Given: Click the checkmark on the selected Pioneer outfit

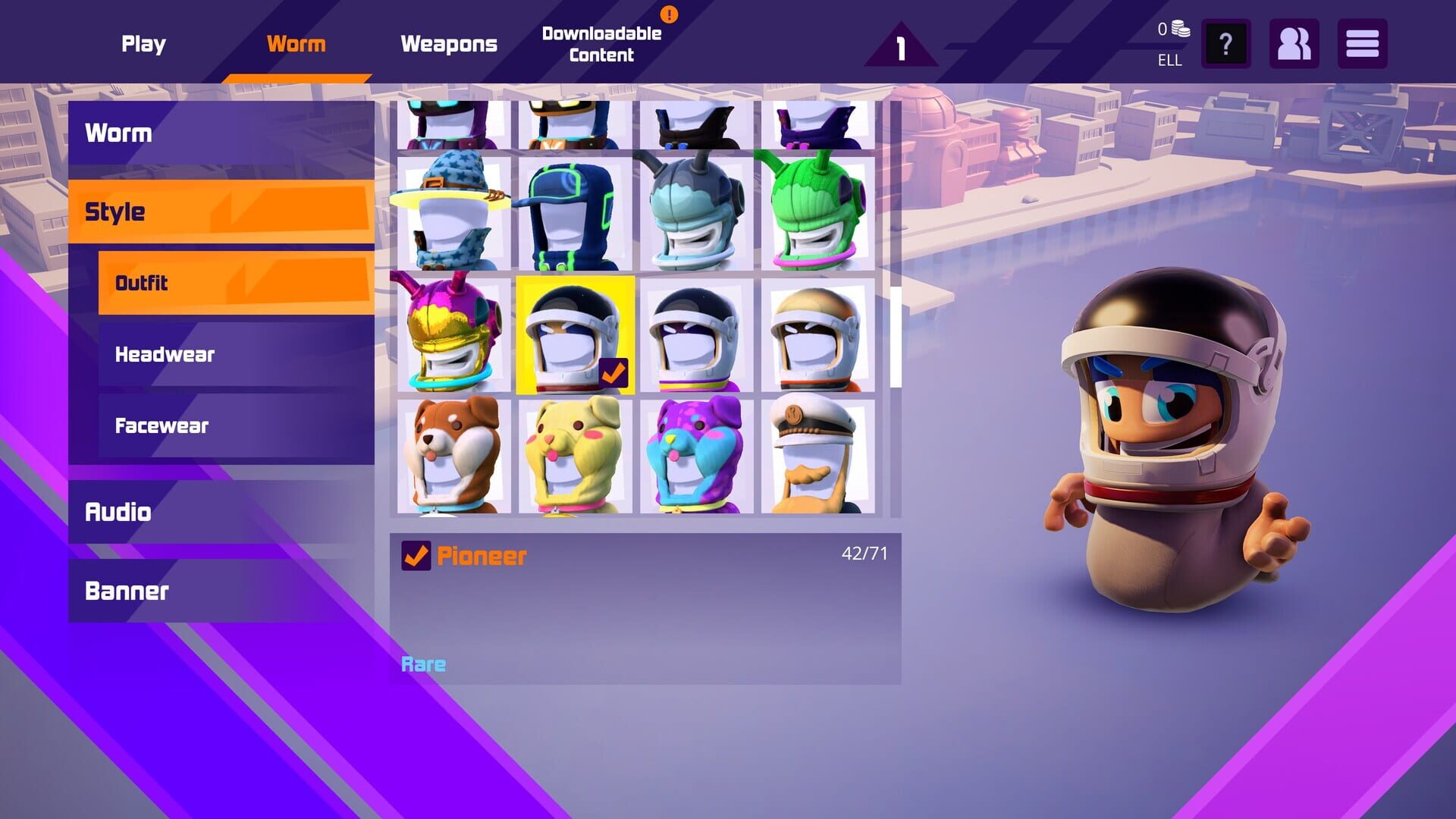Looking at the screenshot, I should click(x=616, y=372).
